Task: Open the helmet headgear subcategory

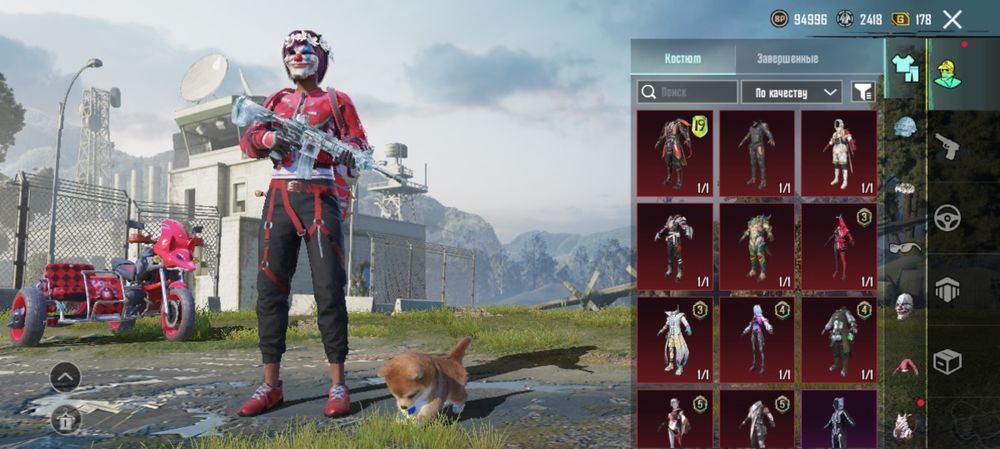Action: (x=905, y=127)
